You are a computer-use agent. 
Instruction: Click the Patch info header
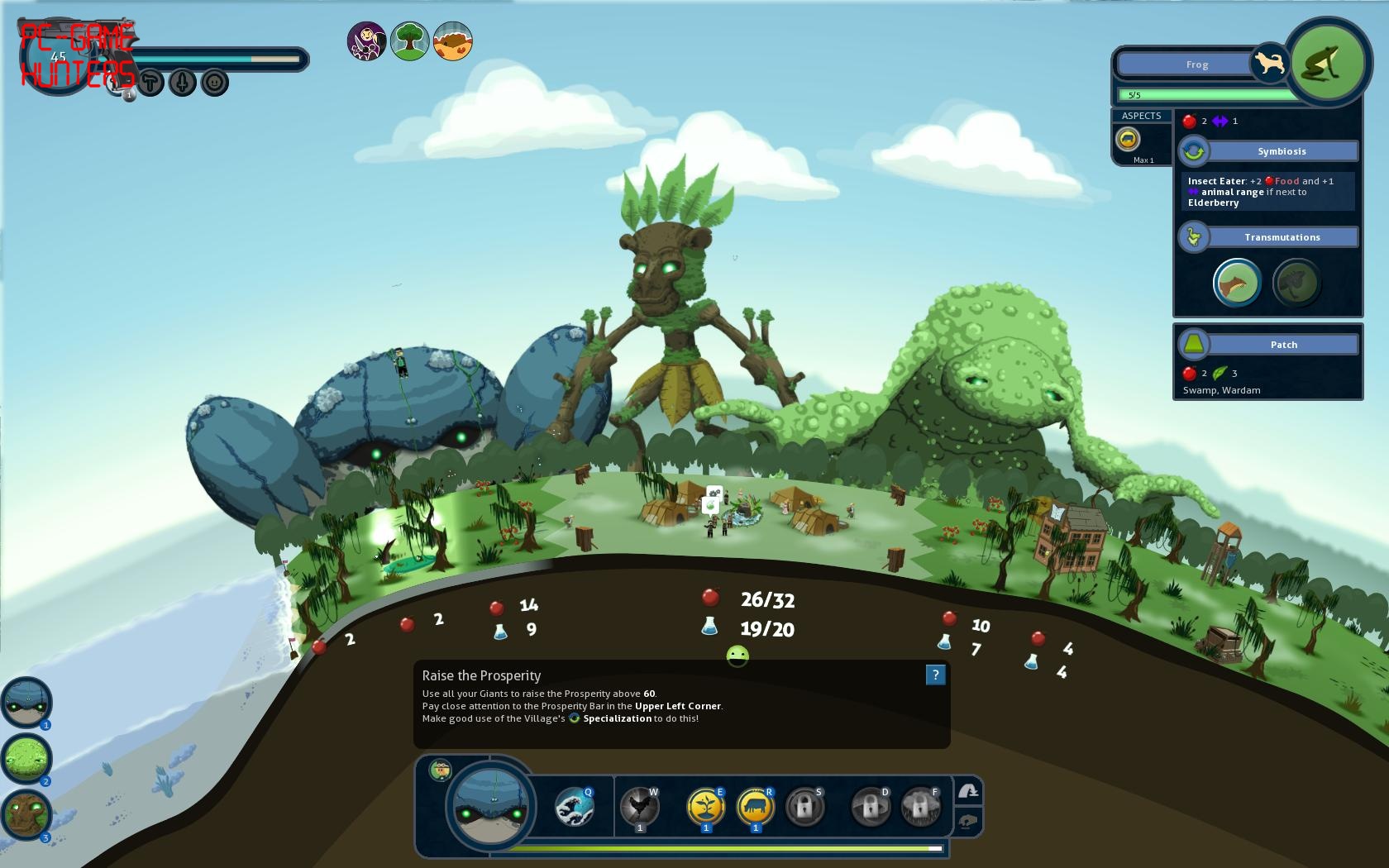point(1283,345)
